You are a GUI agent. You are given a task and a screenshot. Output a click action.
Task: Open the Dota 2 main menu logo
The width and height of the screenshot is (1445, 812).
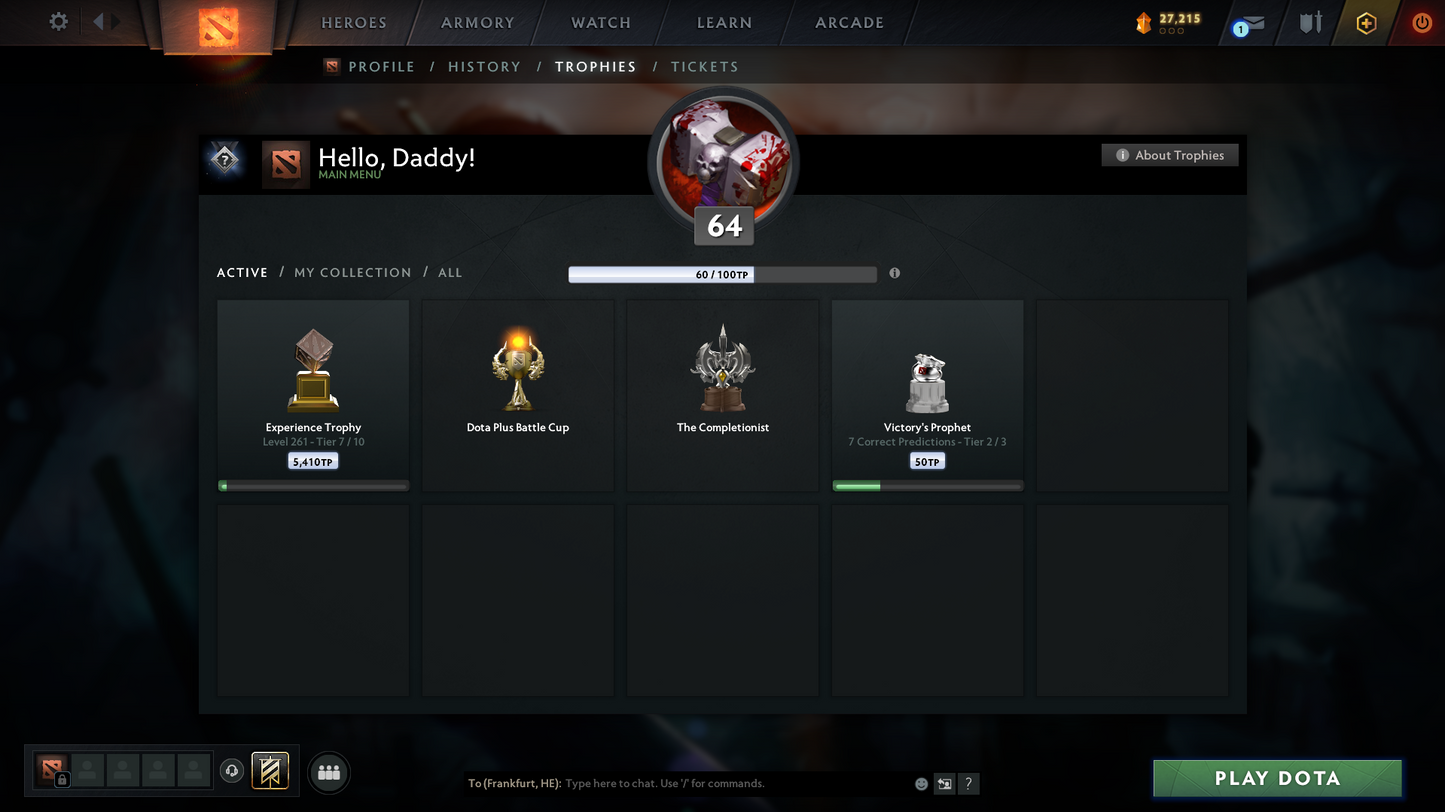(218, 25)
